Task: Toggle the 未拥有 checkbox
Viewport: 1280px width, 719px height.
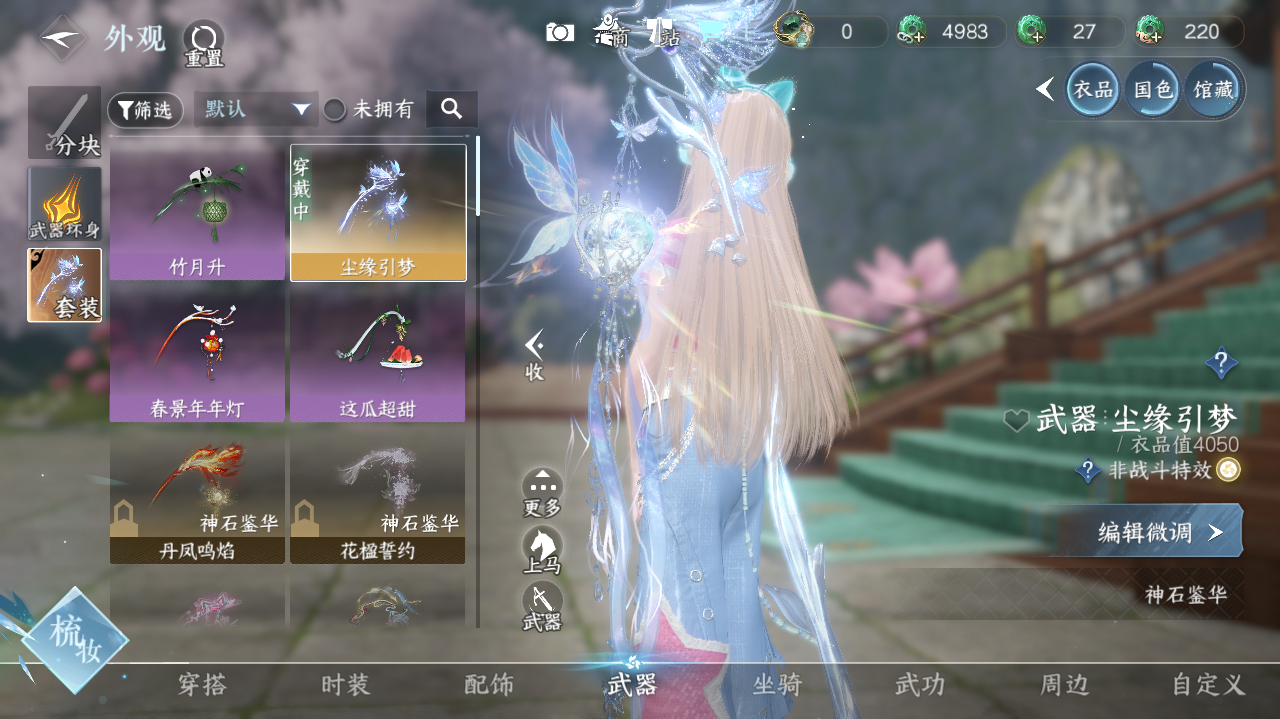Action: 335,110
